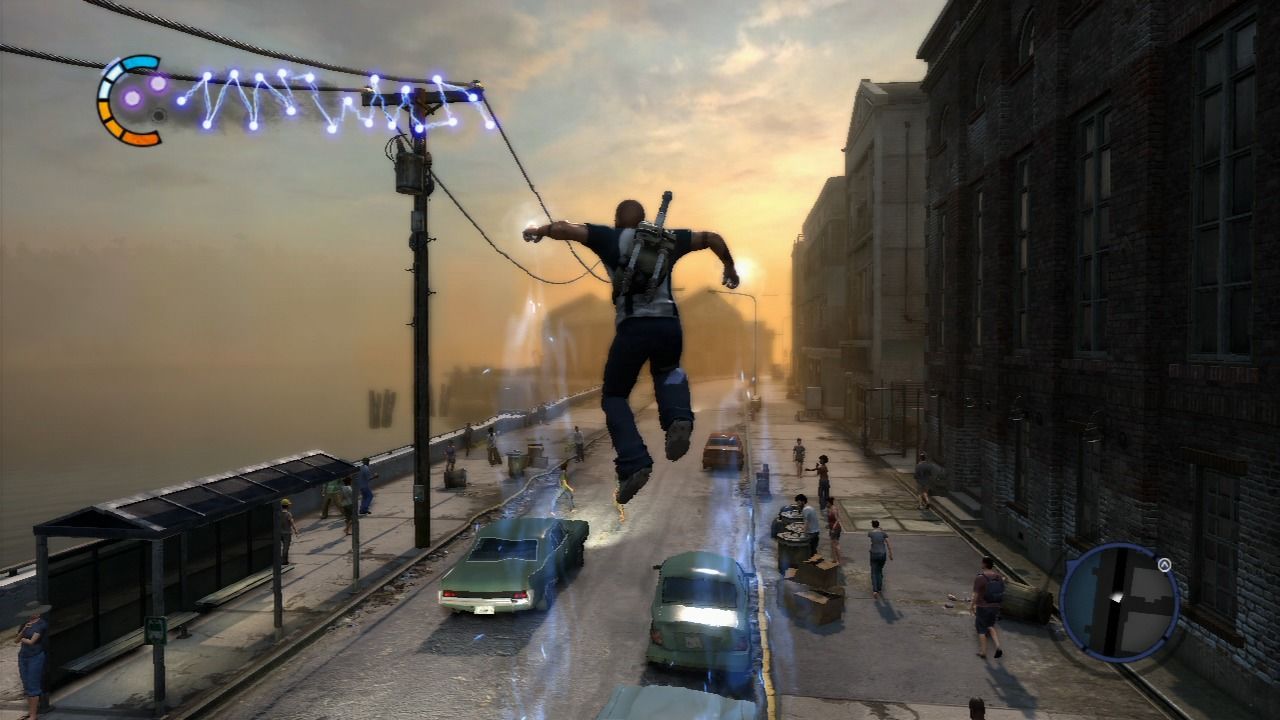The width and height of the screenshot is (1280, 720).
Task: Click the purple energy orb beside the meter
Action: (131, 98)
